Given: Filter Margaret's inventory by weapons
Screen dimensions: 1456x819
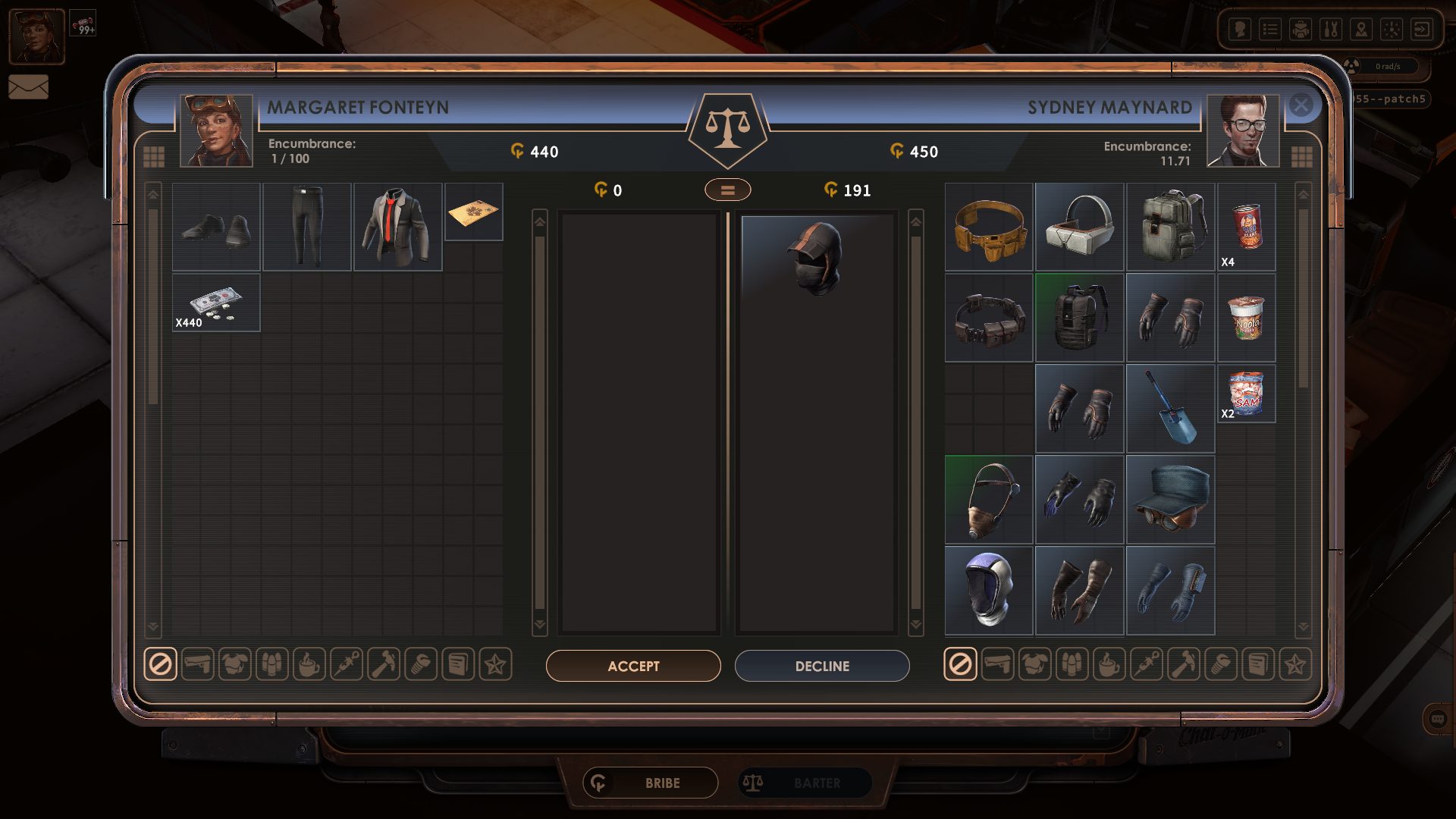Looking at the screenshot, I should pos(198,665).
